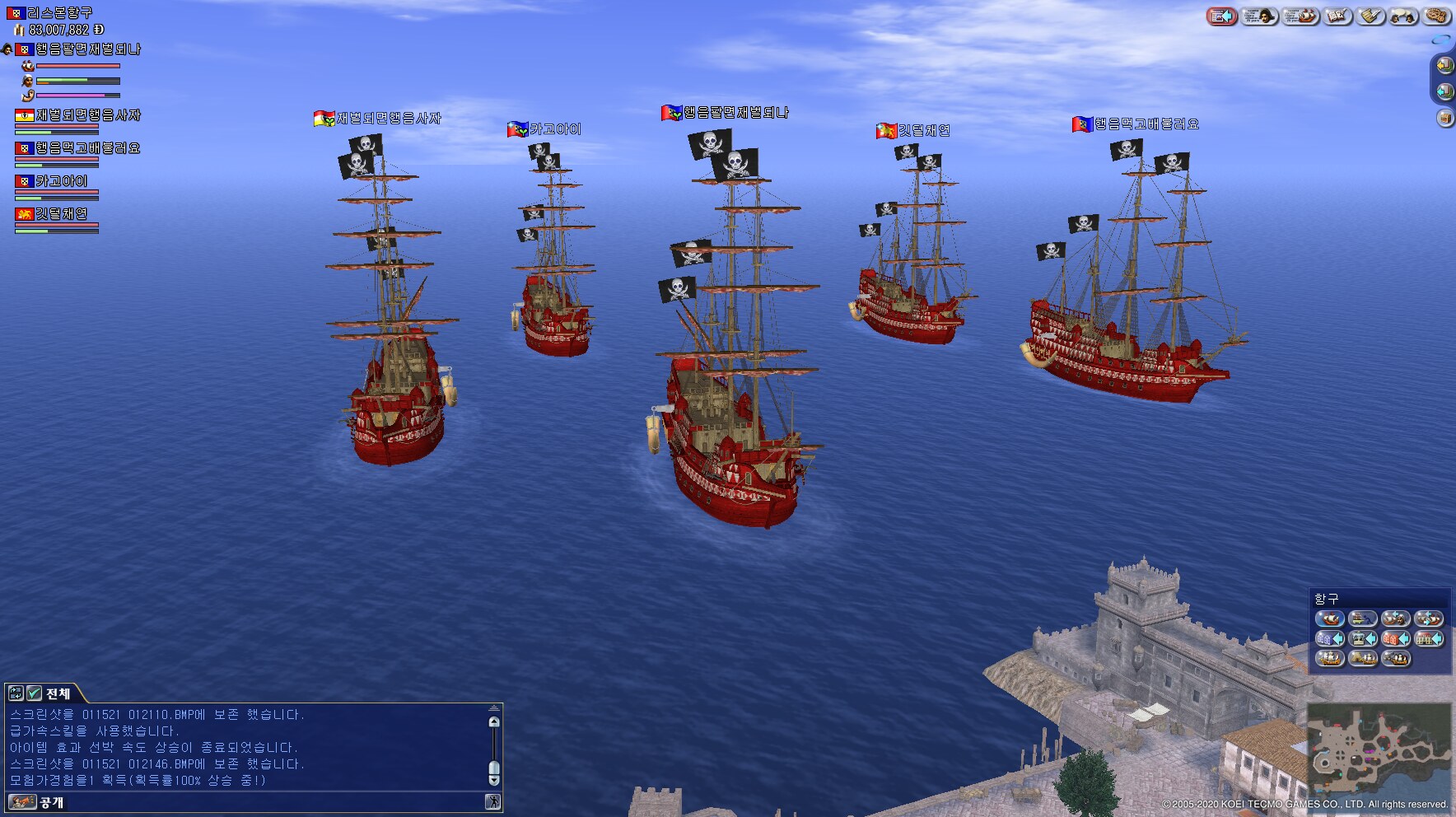Open the open-book toolbar button
Image resolution: width=1456 pixels, height=817 pixels.
tap(1337, 16)
